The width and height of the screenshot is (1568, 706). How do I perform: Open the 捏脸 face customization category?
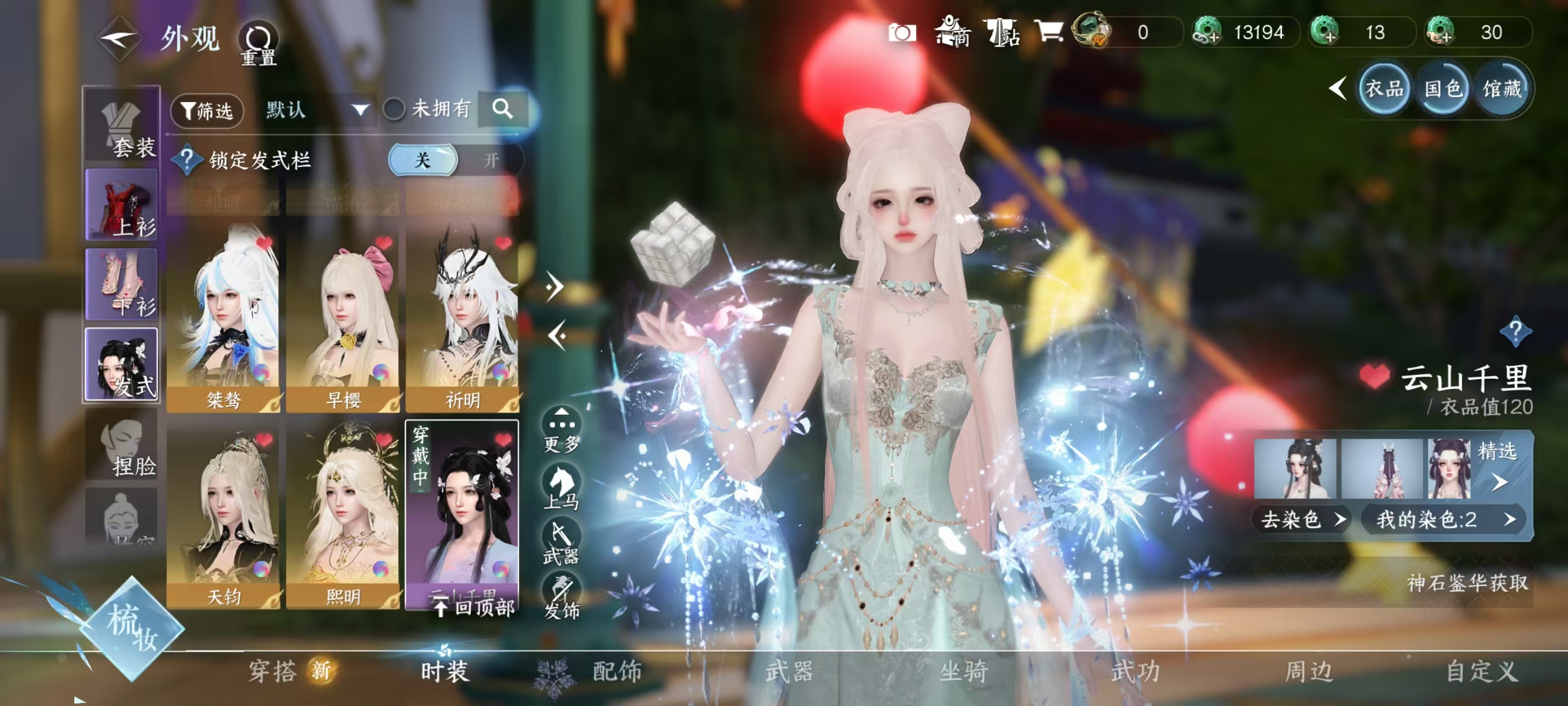click(122, 447)
